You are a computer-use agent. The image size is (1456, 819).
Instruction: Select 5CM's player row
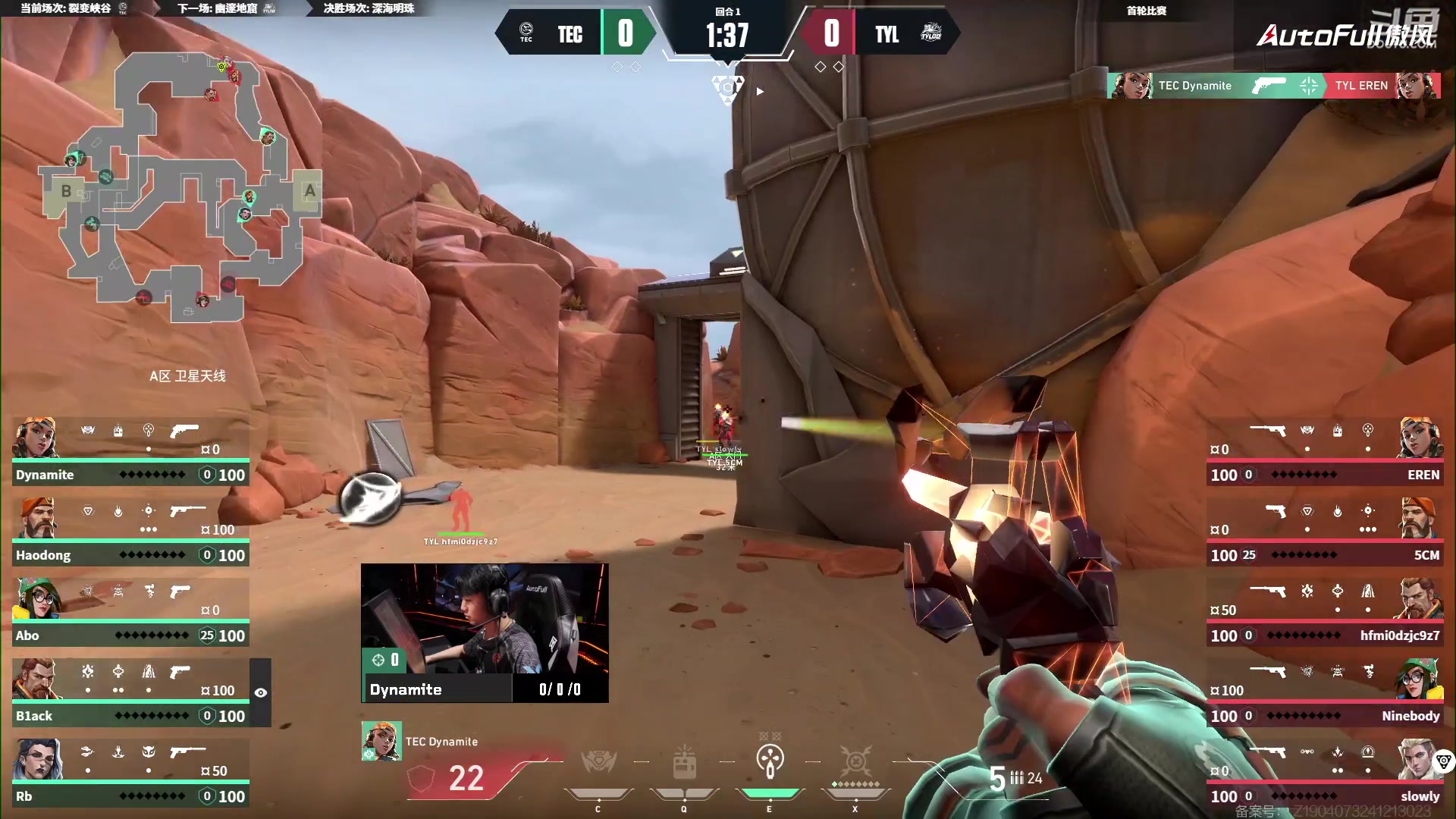point(1324,532)
